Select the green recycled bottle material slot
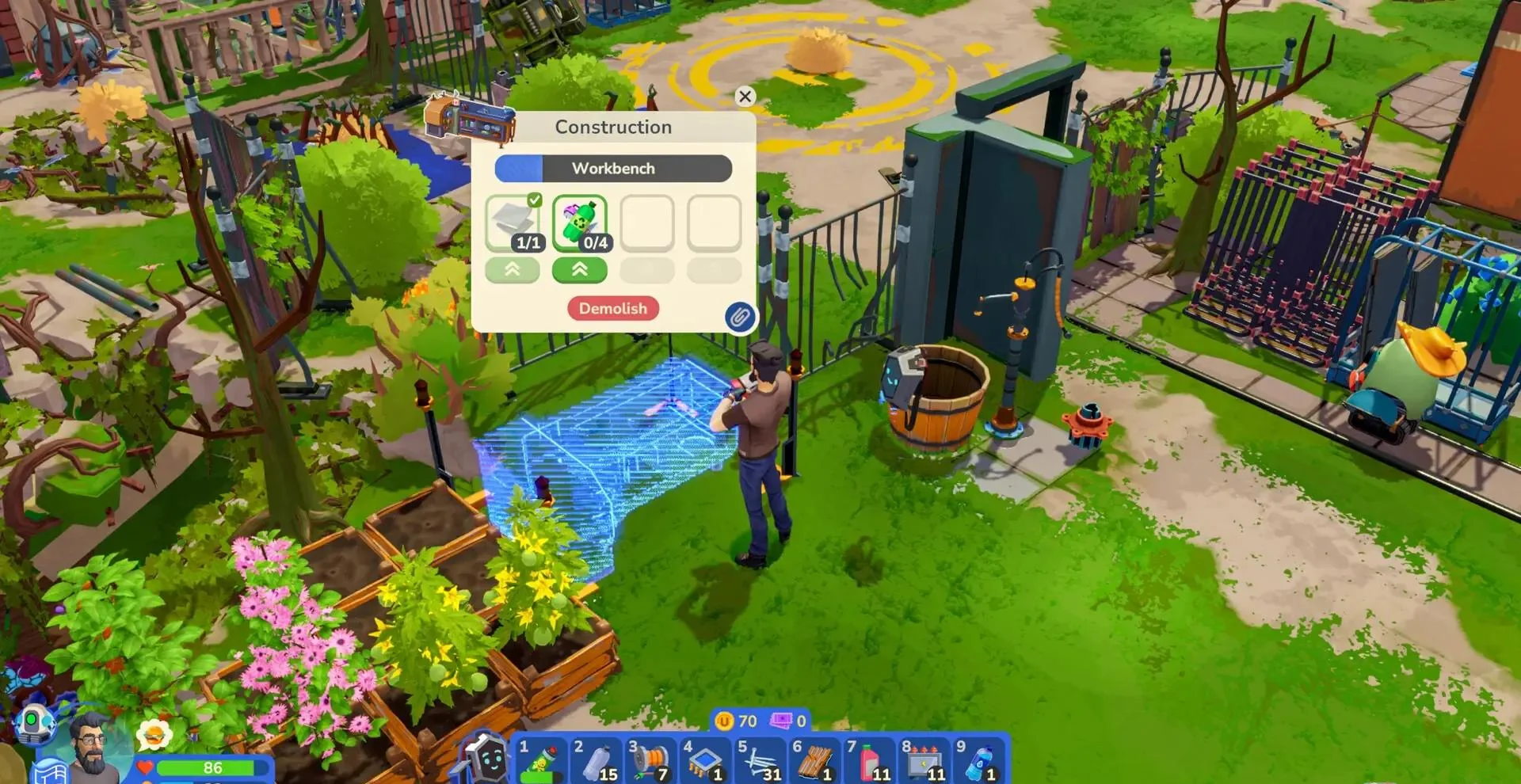The image size is (1521, 784). point(580,223)
